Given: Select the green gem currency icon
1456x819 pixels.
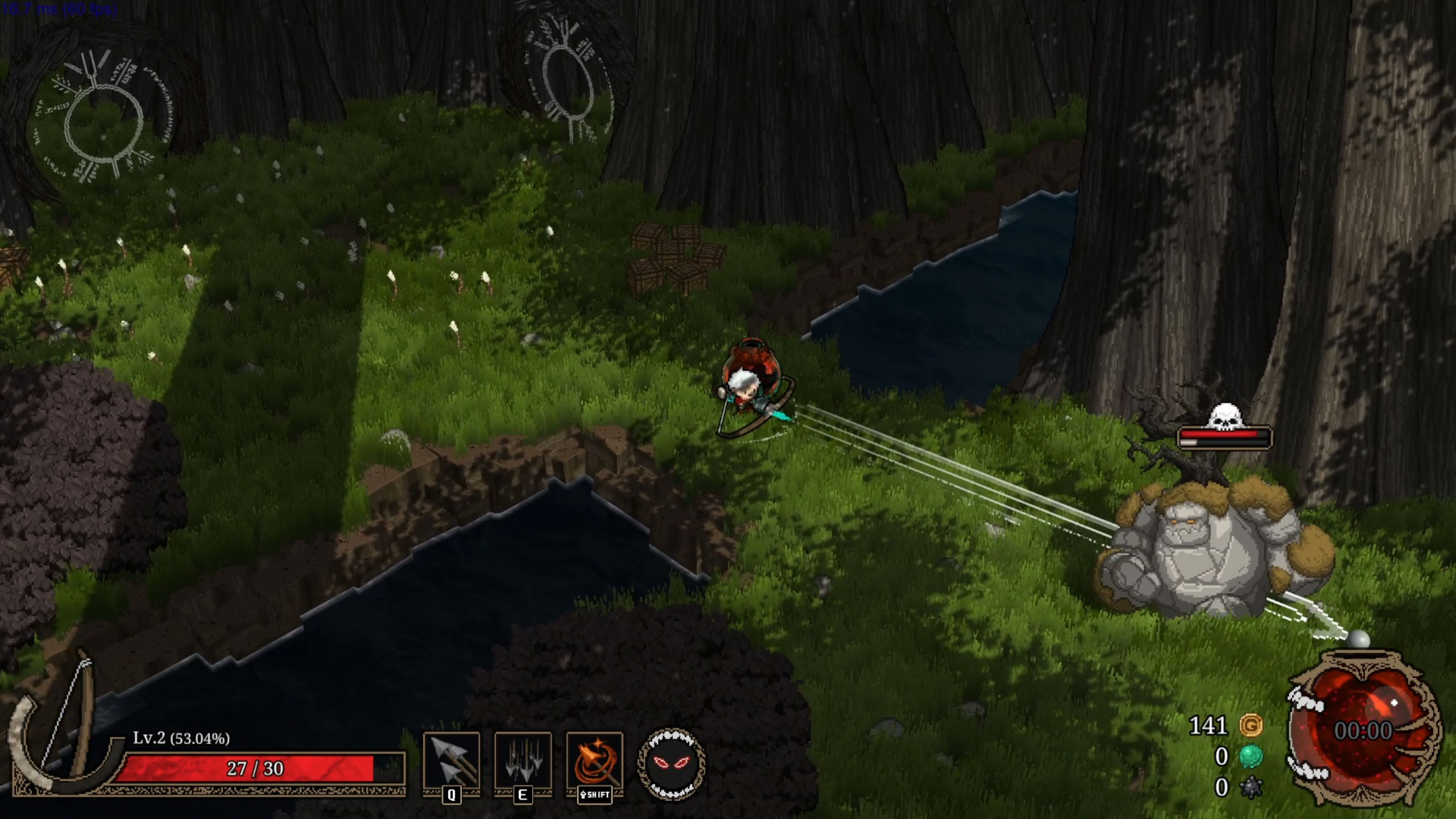Looking at the screenshot, I should [1251, 756].
